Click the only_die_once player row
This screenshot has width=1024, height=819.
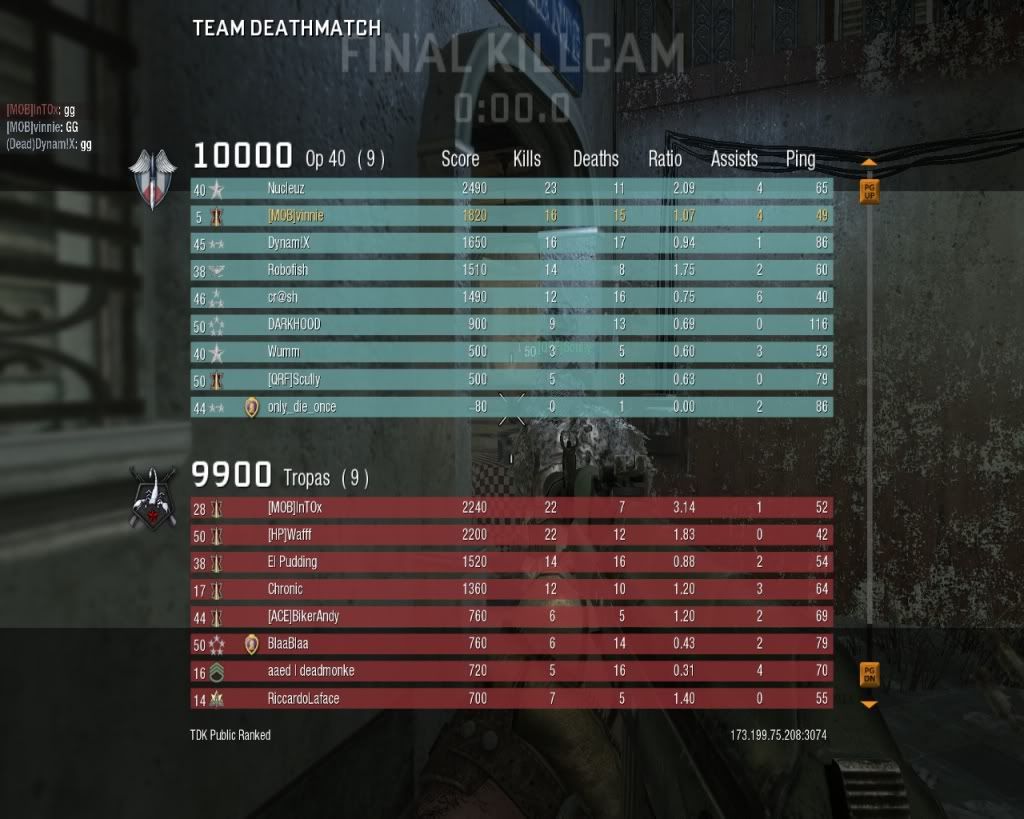[511, 407]
